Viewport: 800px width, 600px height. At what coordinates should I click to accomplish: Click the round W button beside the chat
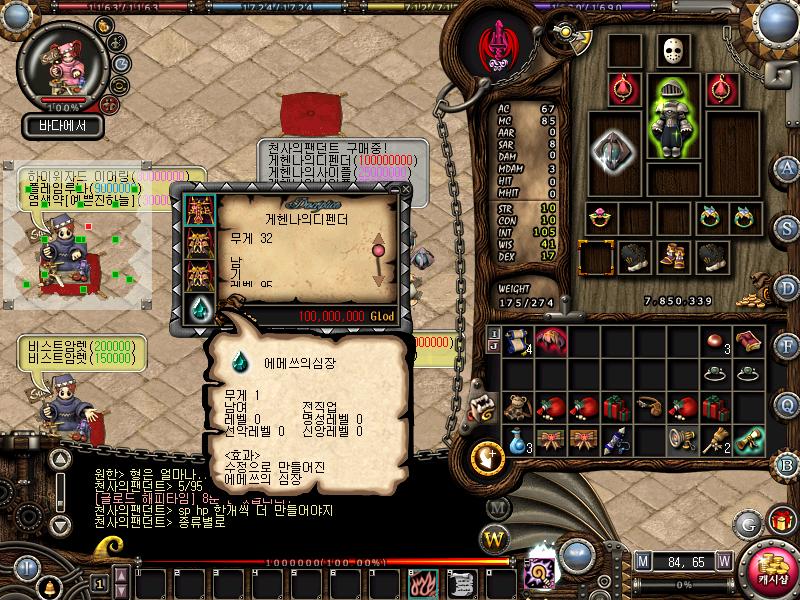tap(494, 539)
